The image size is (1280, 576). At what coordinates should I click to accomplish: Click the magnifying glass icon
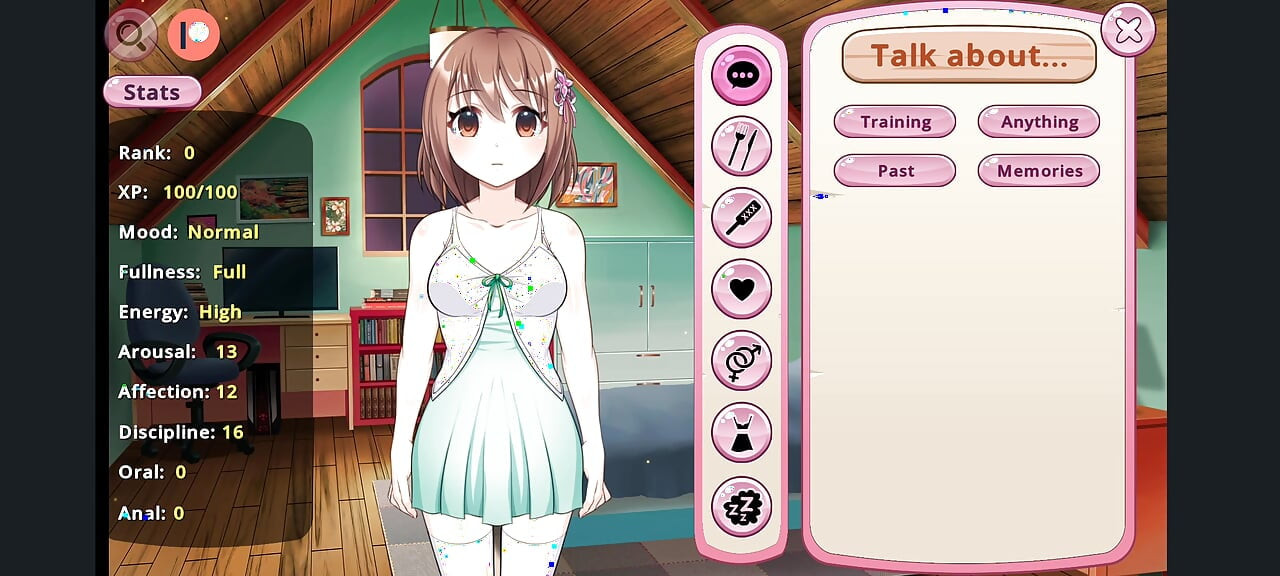click(131, 35)
